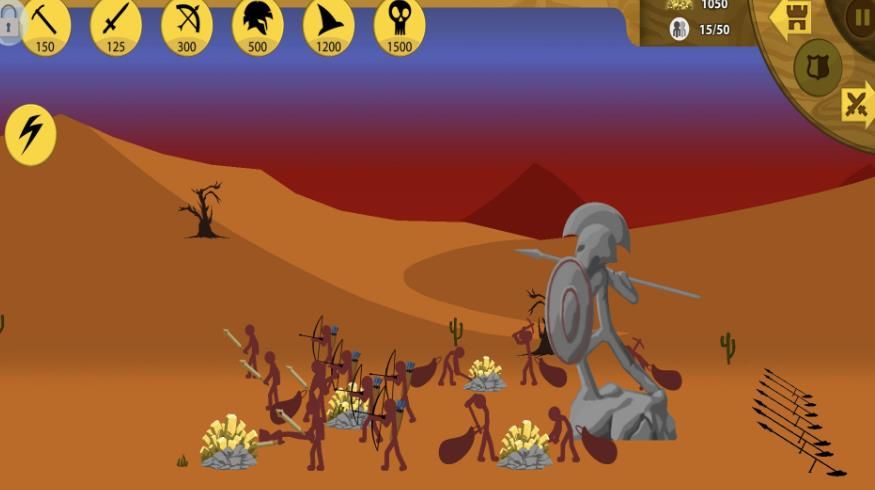875x490 pixels.
Task: Order the army to defend with the shield
Action: pos(817,68)
